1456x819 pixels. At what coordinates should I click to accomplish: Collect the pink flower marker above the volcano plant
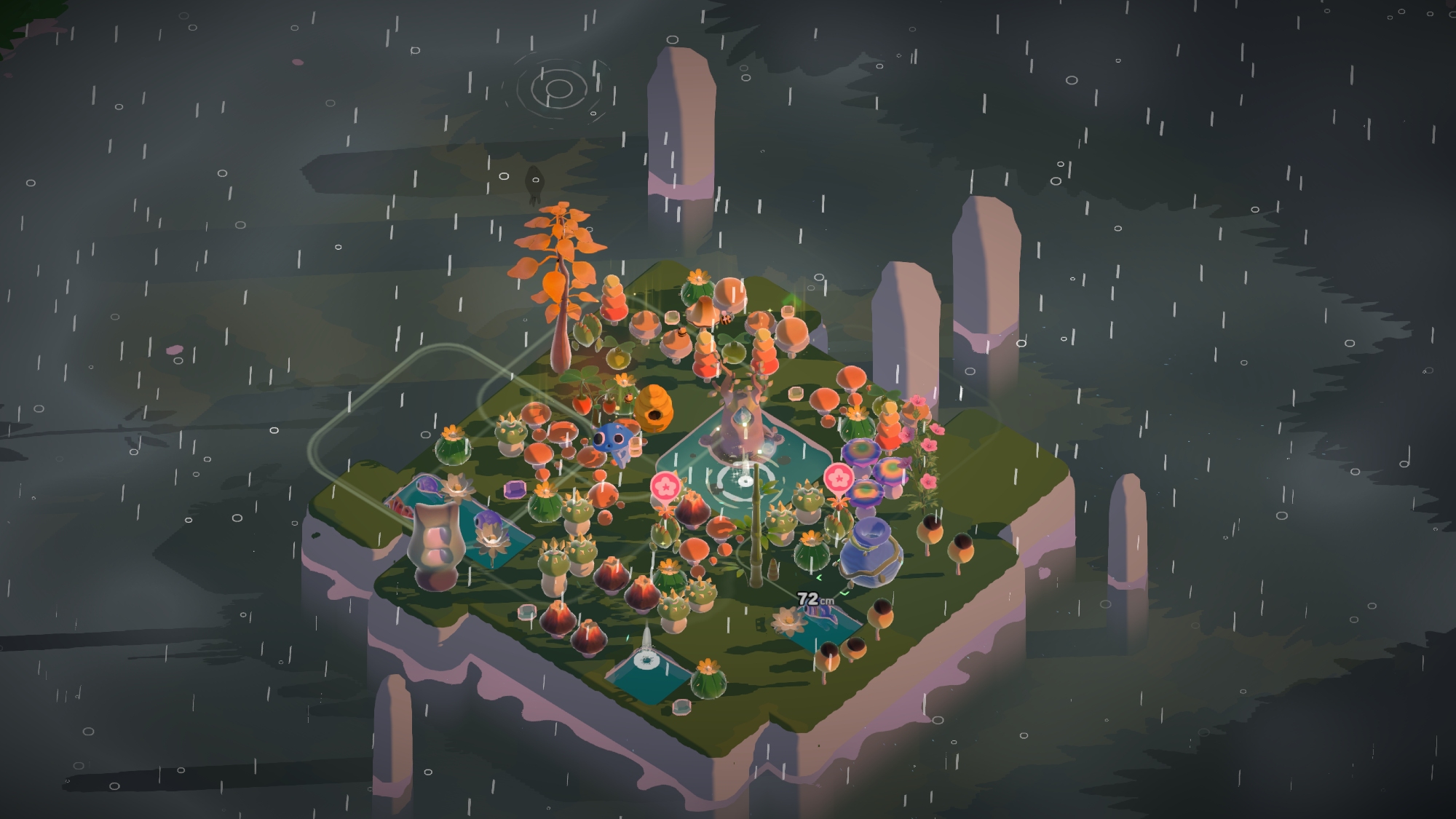click(x=664, y=486)
